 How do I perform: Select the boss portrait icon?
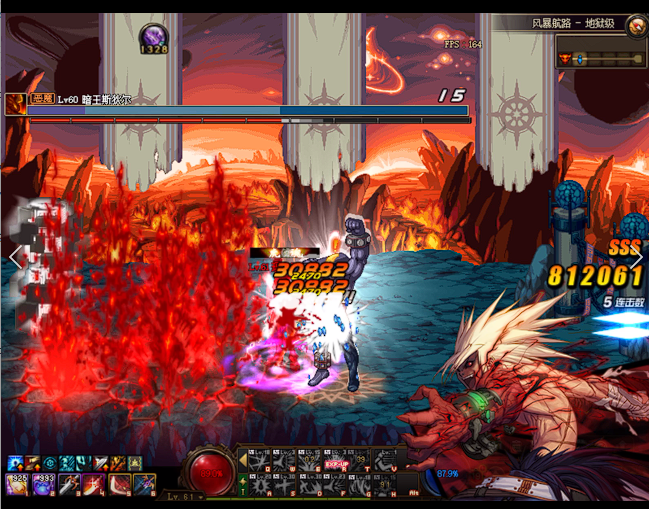(x=15, y=101)
